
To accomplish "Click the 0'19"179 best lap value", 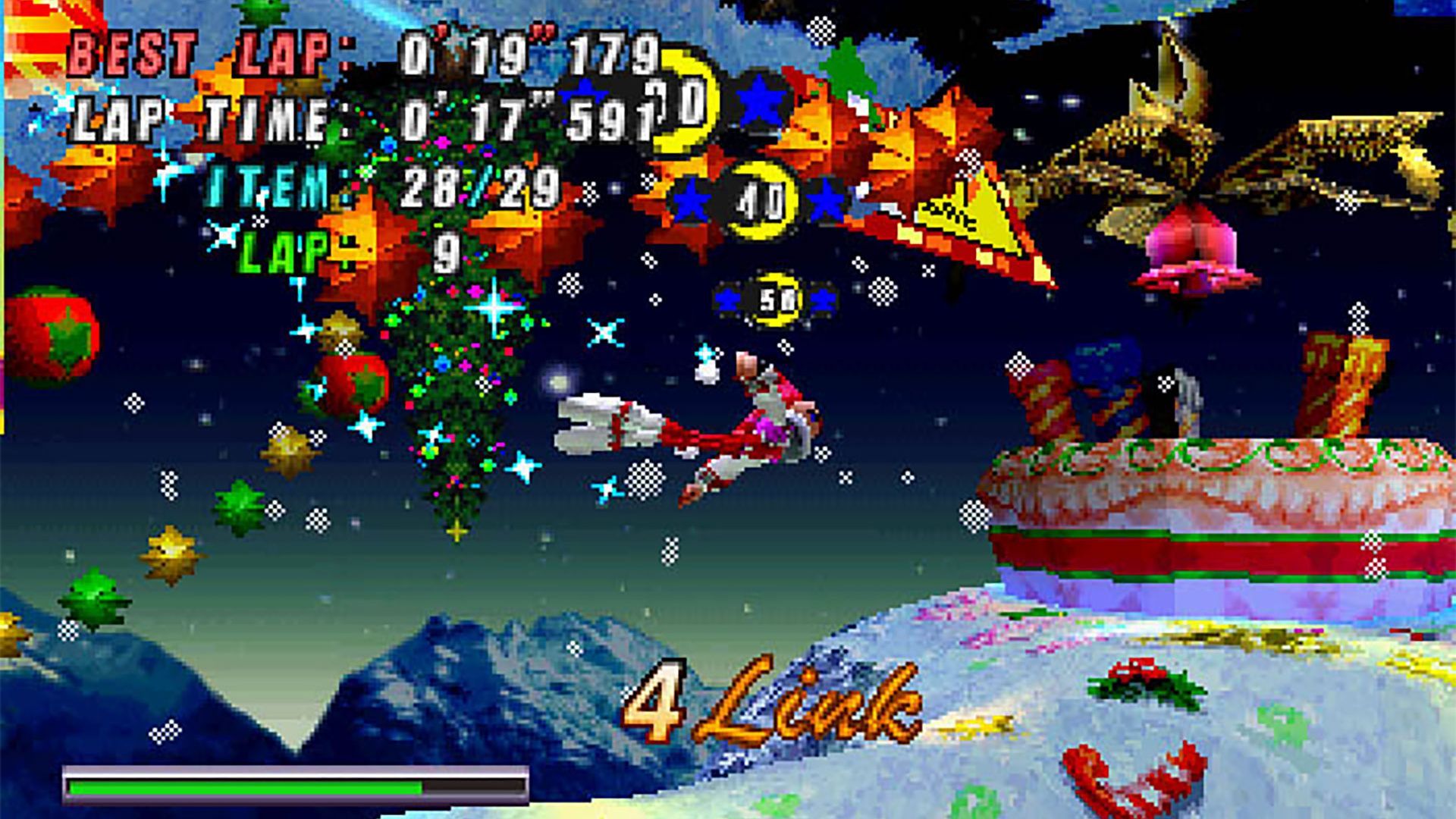I will pos(531,53).
